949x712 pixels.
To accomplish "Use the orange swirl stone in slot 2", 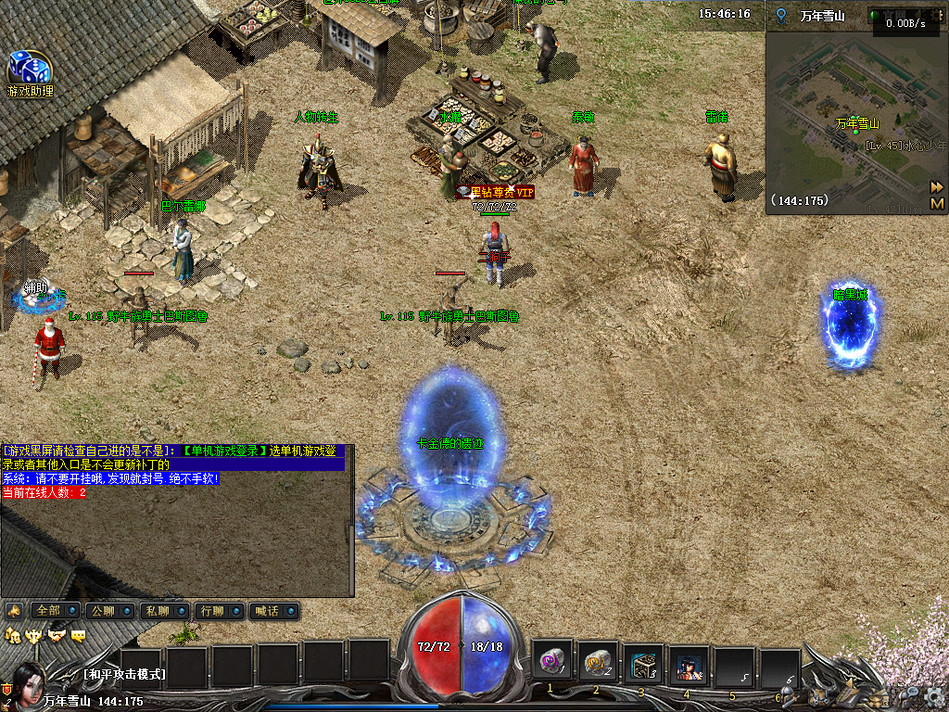I will (x=598, y=661).
